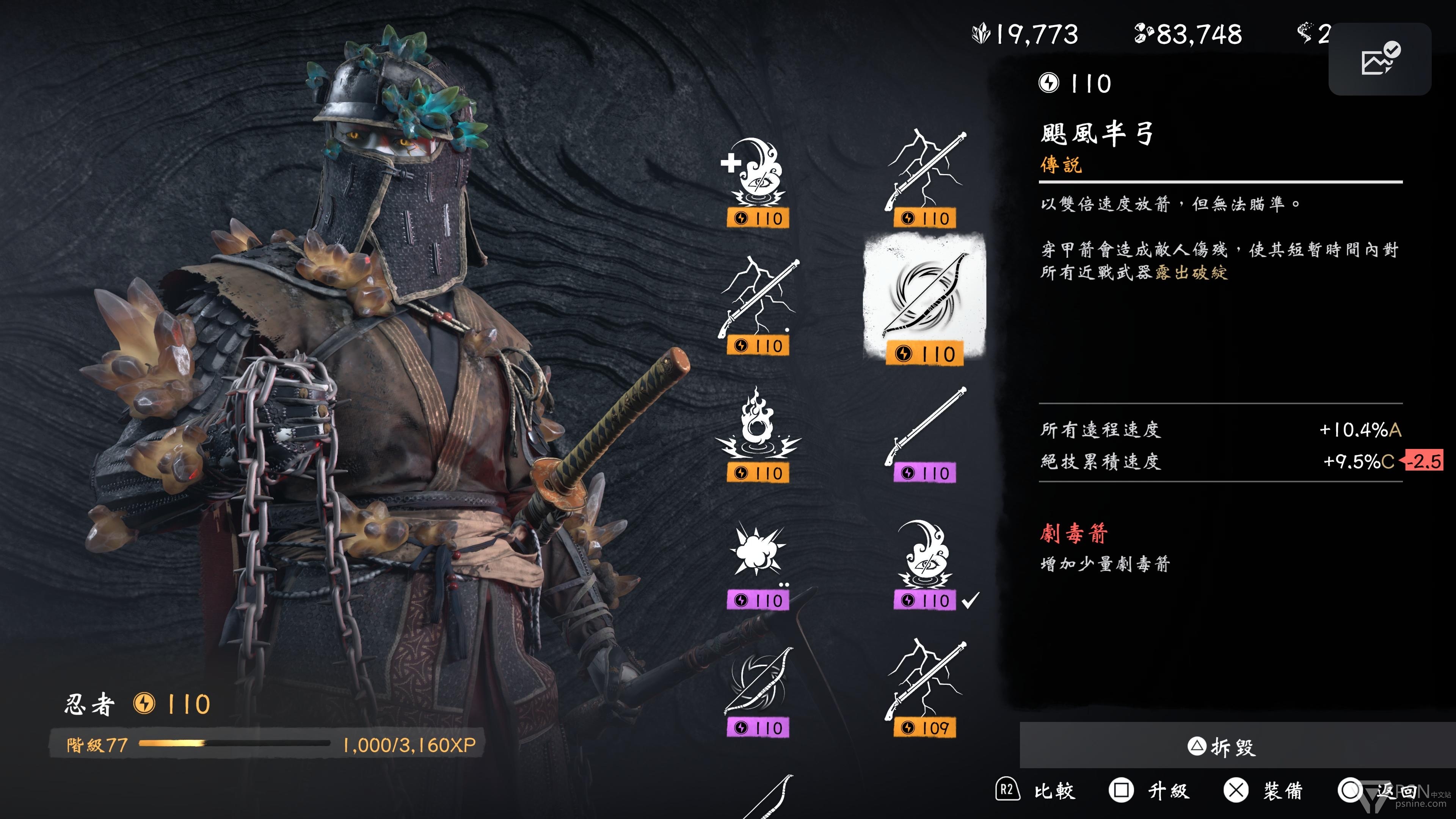This screenshot has width=1456, height=819.
Task: Select the spirit eye charm with plus sign
Action: [x=758, y=181]
